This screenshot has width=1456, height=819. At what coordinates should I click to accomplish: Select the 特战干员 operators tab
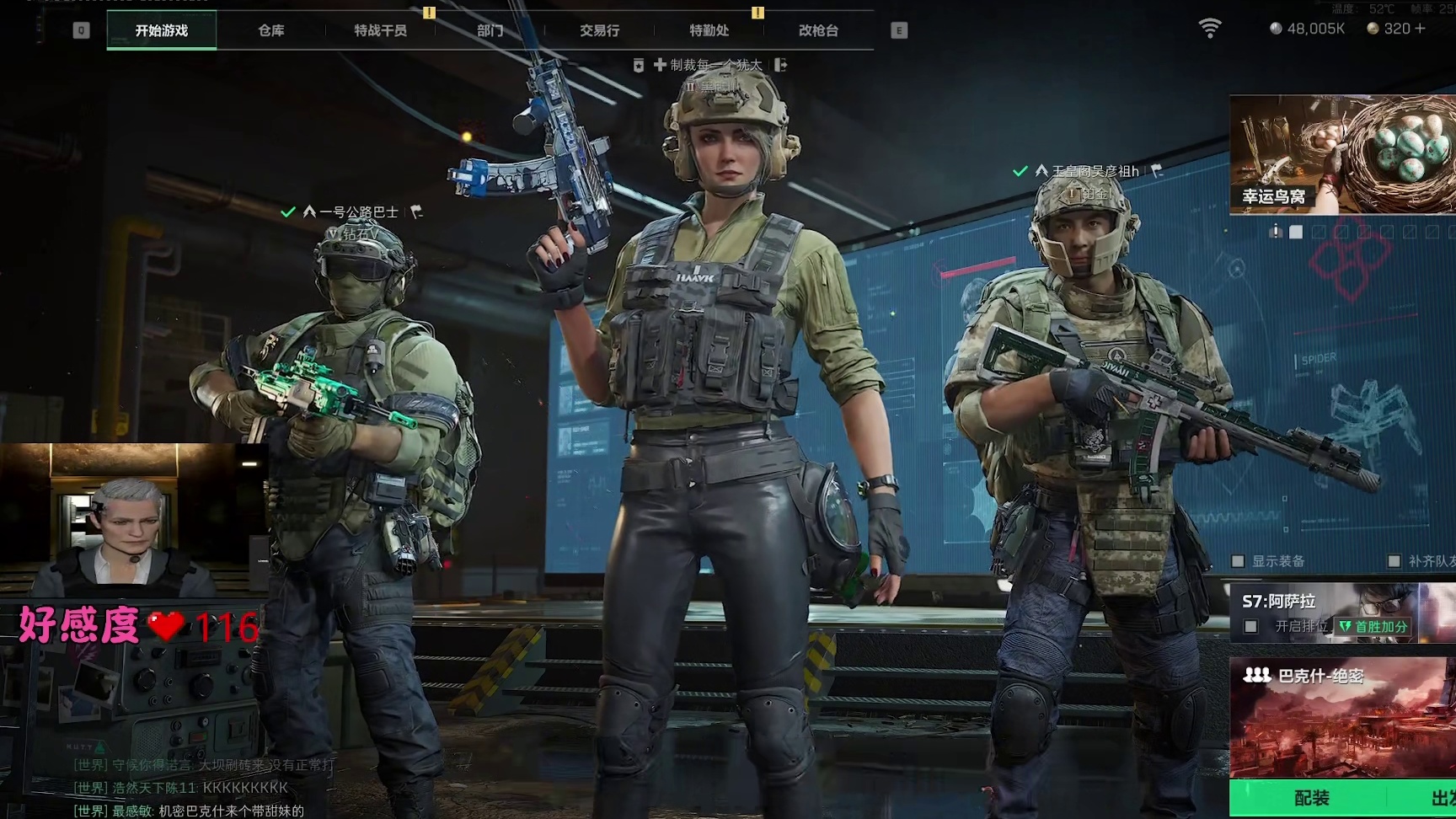coord(380,30)
